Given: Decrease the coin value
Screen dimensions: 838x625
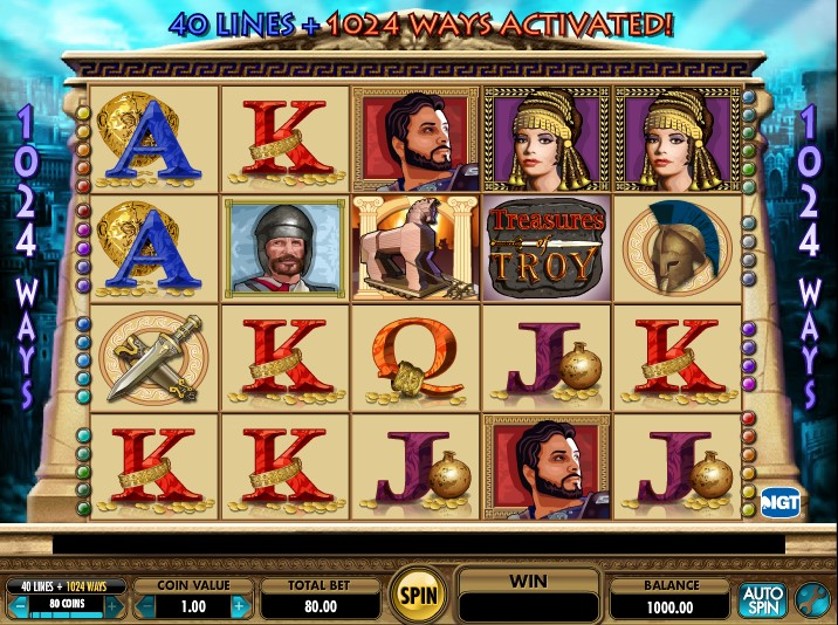Looking at the screenshot, I should [145, 606].
